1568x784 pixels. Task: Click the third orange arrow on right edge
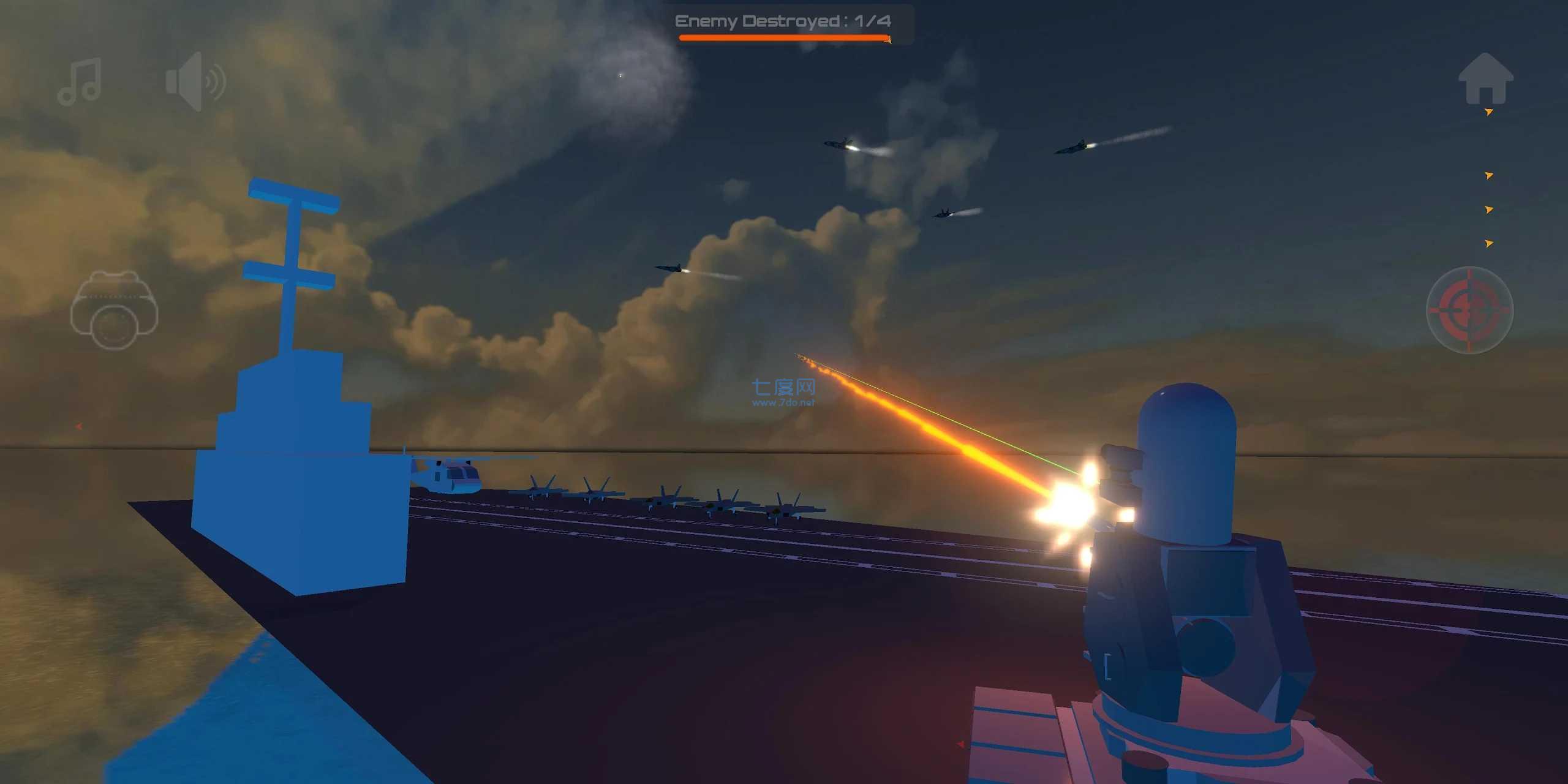1489,209
